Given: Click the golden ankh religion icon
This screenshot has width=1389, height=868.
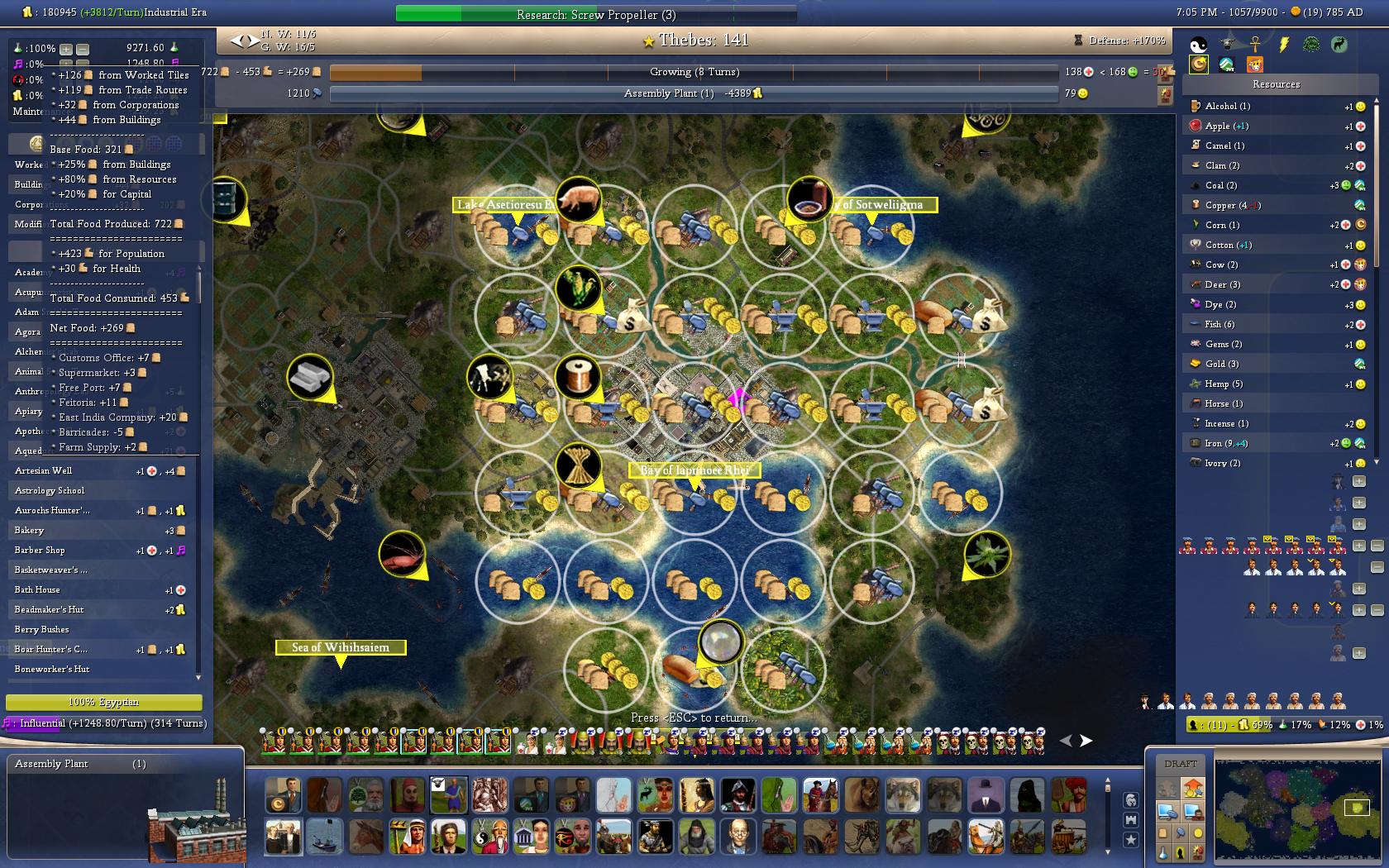Looking at the screenshot, I should [1254, 44].
